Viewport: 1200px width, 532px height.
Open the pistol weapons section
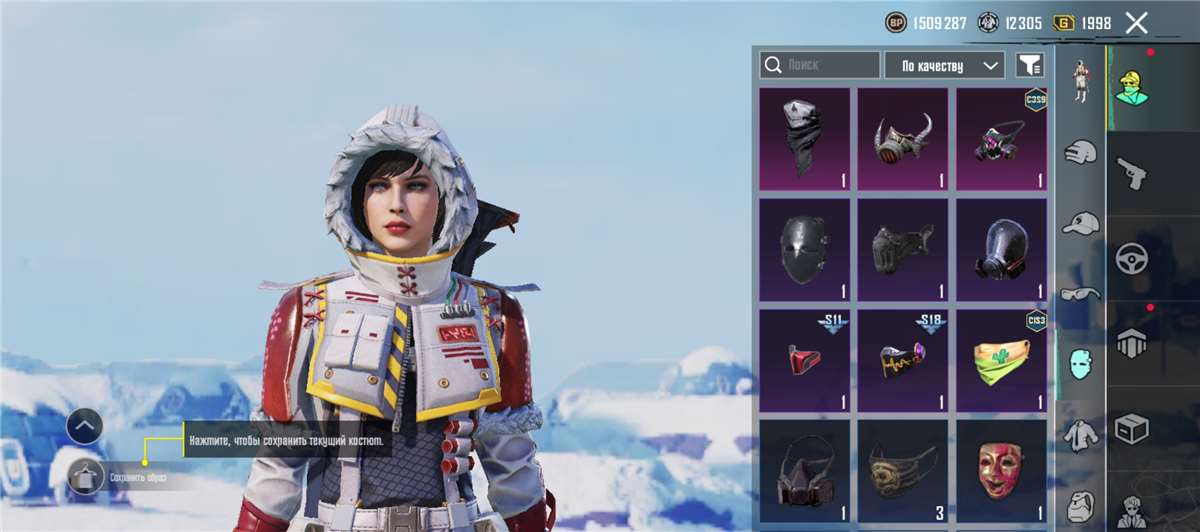1132,172
